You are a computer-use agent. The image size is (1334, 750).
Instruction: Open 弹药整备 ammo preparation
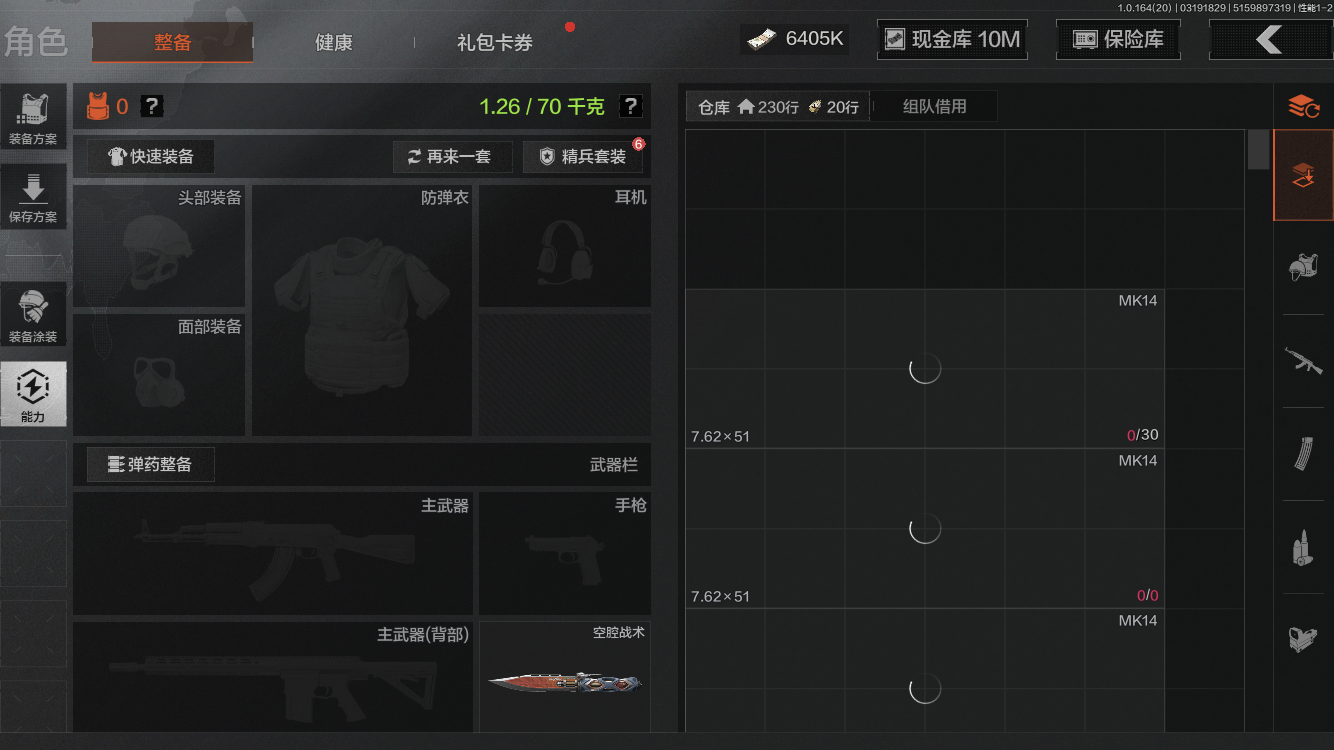click(149, 464)
